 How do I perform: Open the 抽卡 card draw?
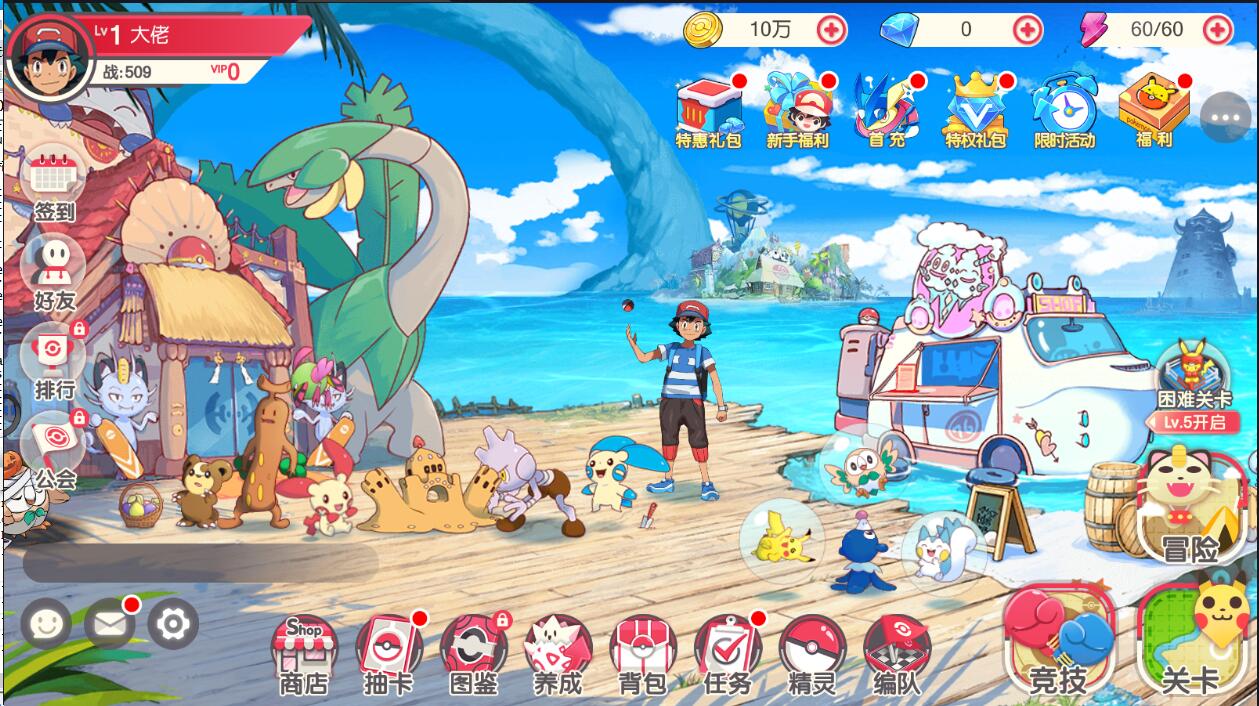389,650
